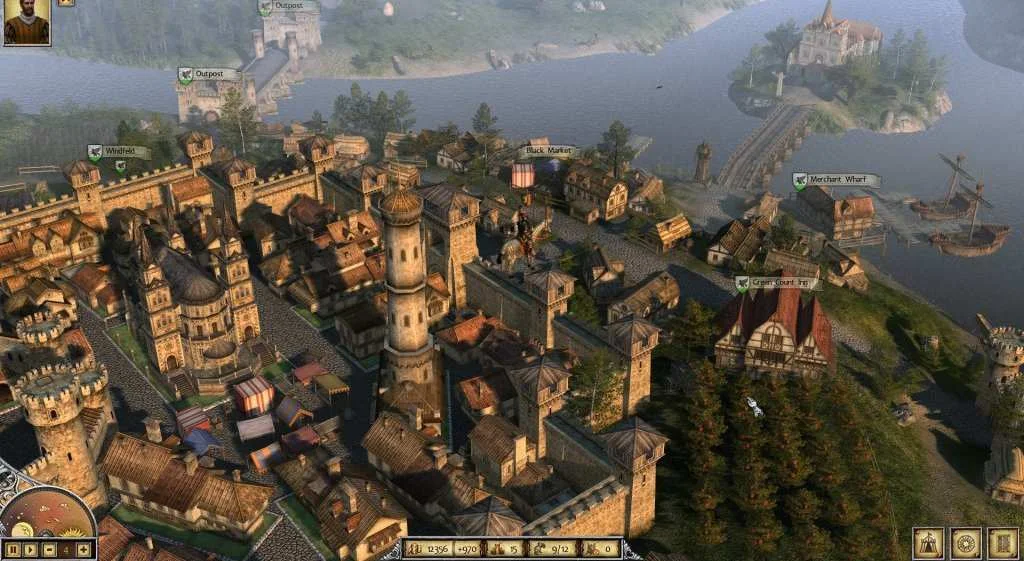1024x561 pixels.
Task: Open the tent icon panel
Action: click(x=928, y=543)
